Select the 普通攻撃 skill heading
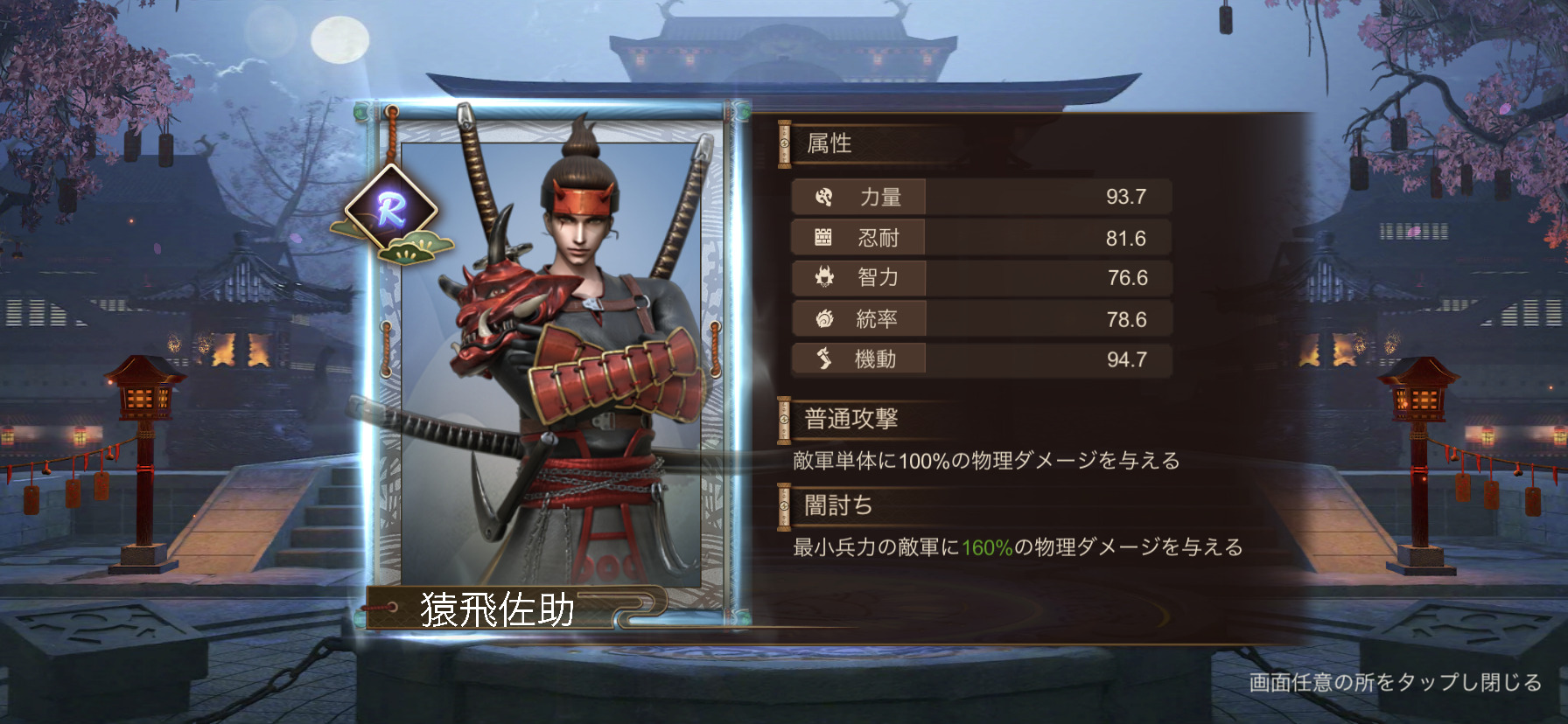Image resolution: width=1568 pixels, height=724 pixels. point(850,419)
